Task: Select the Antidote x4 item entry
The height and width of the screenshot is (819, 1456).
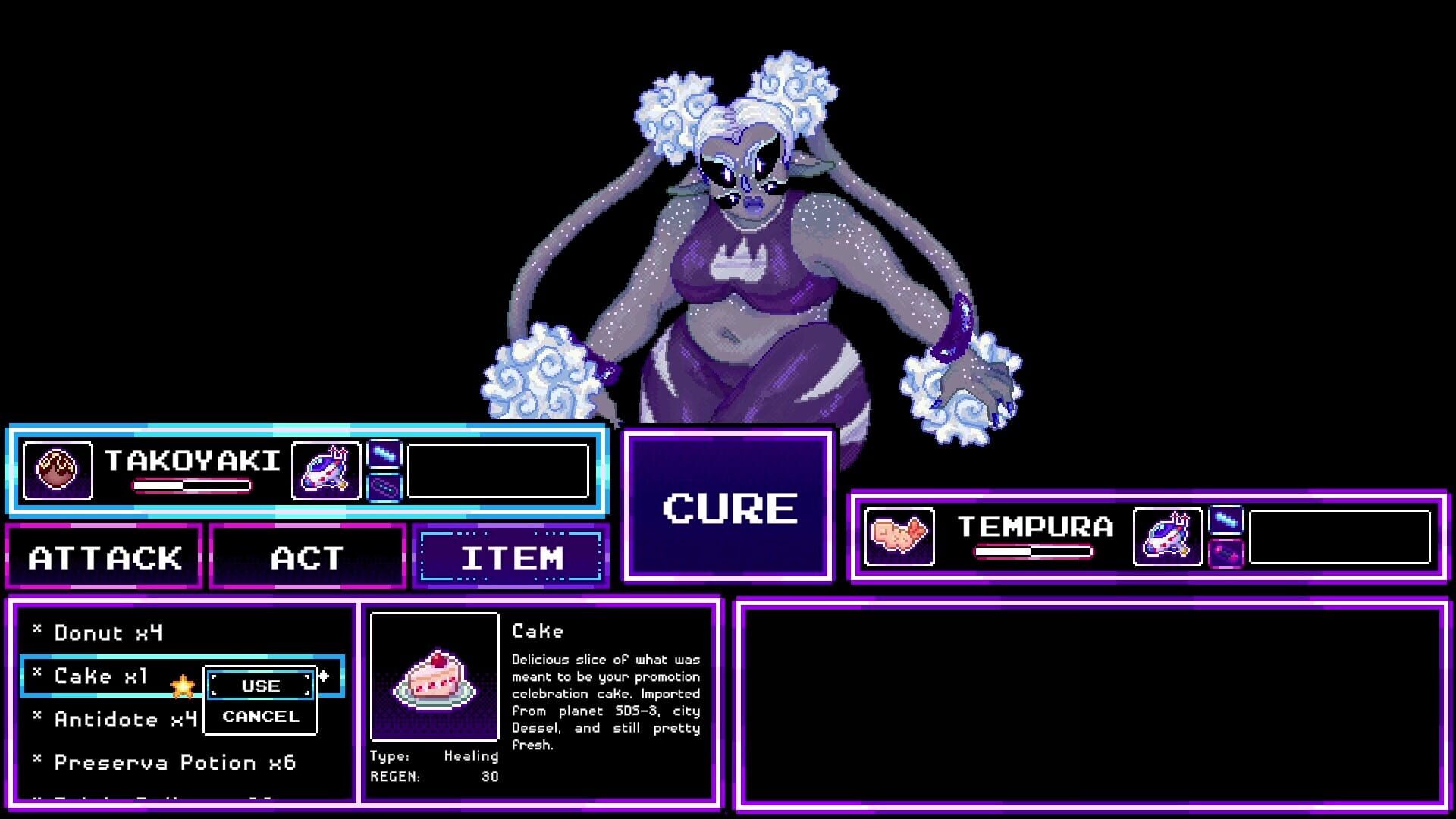Action: click(x=118, y=719)
